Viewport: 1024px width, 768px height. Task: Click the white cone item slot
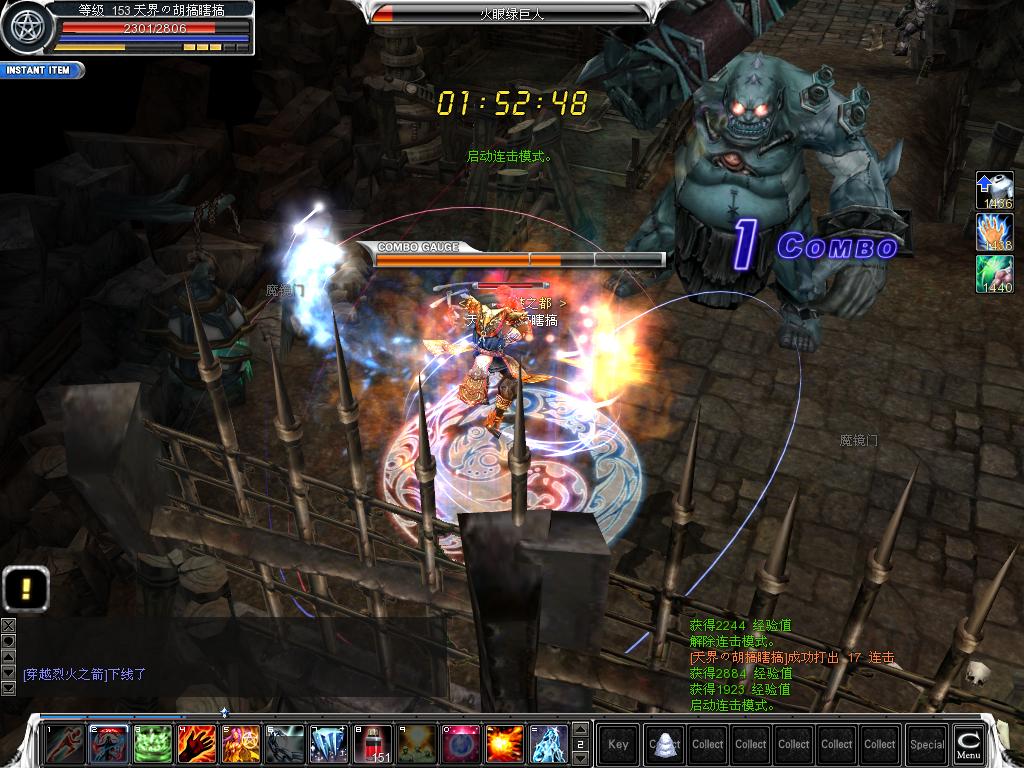[663, 743]
